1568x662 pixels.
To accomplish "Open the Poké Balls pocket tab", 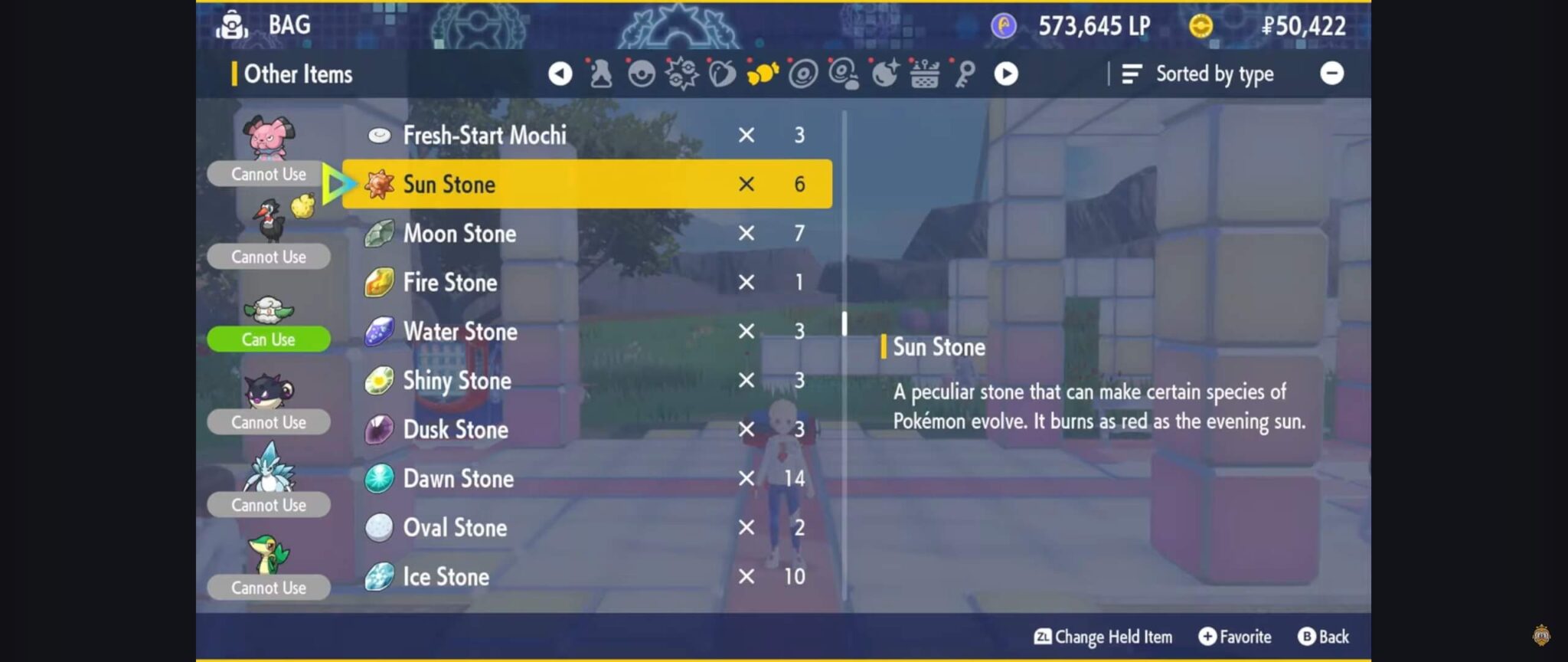I will coord(642,74).
